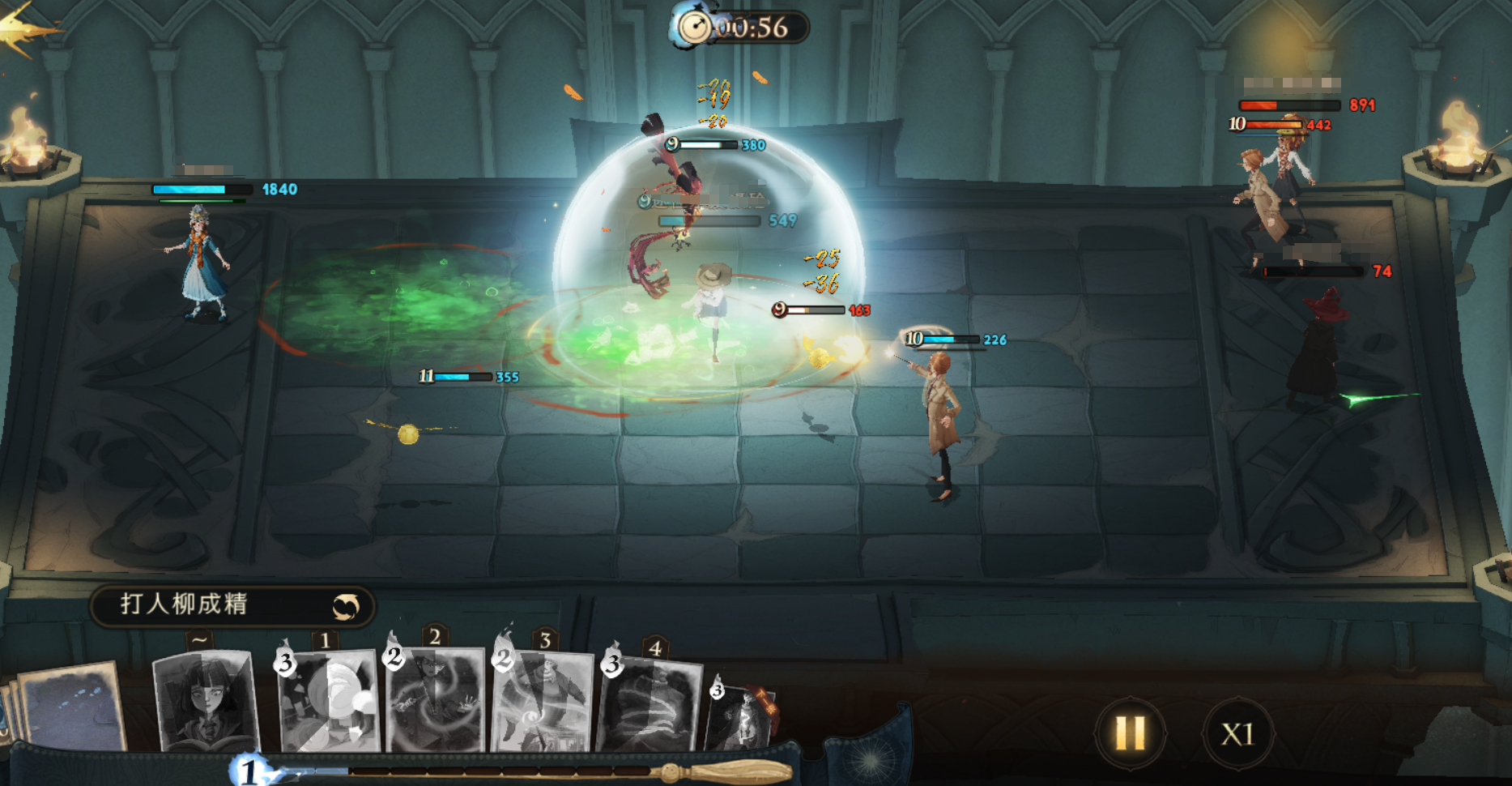1512x786 pixels.
Task: Tap the small next-card preview
Action: coord(739,713)
